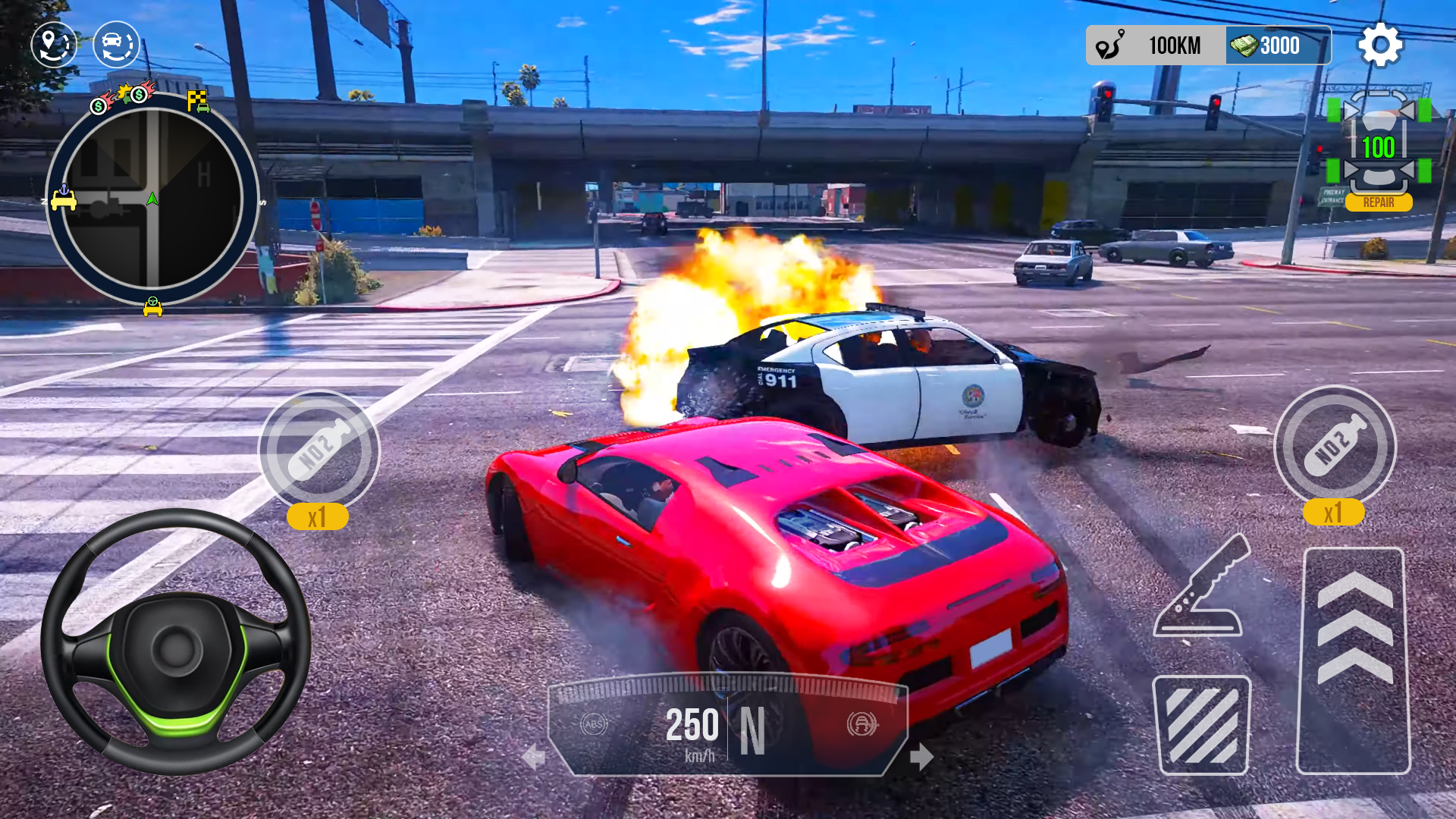Tap the right turn signal arrow
Screen dimensions: 1456x819
[921, 756]
